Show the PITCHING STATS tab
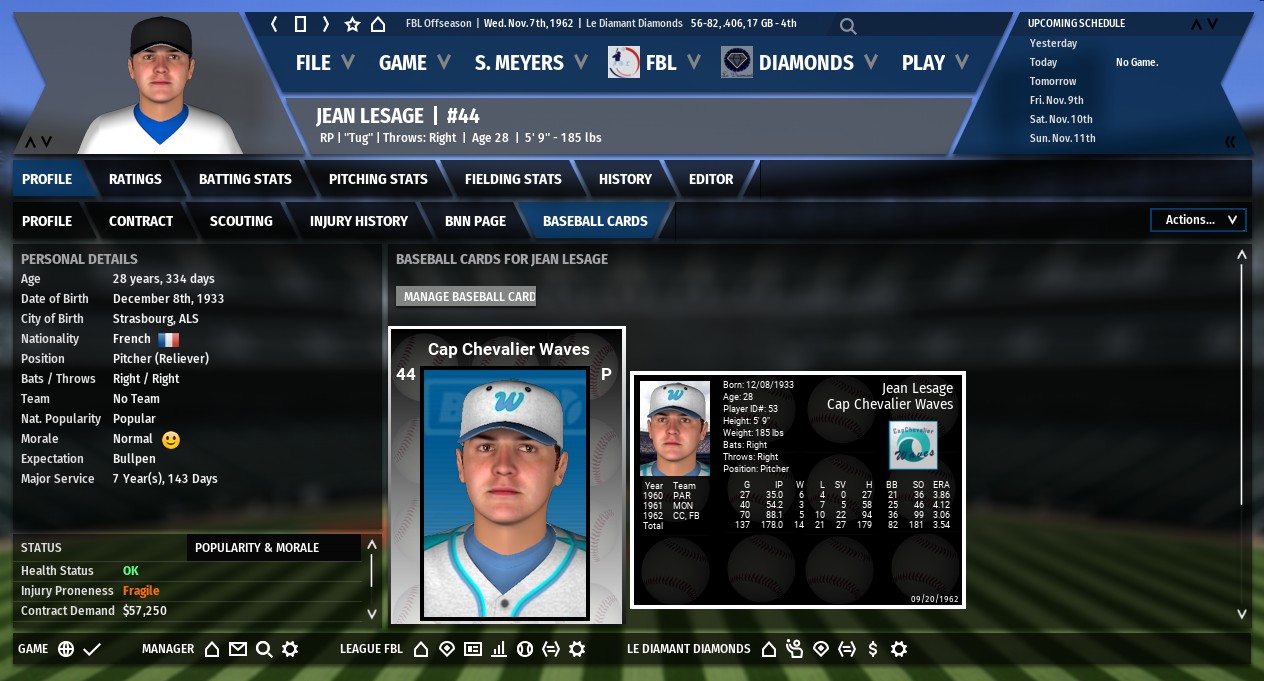The height and width of the screenshot is (681, 1264). coord(378,179)
